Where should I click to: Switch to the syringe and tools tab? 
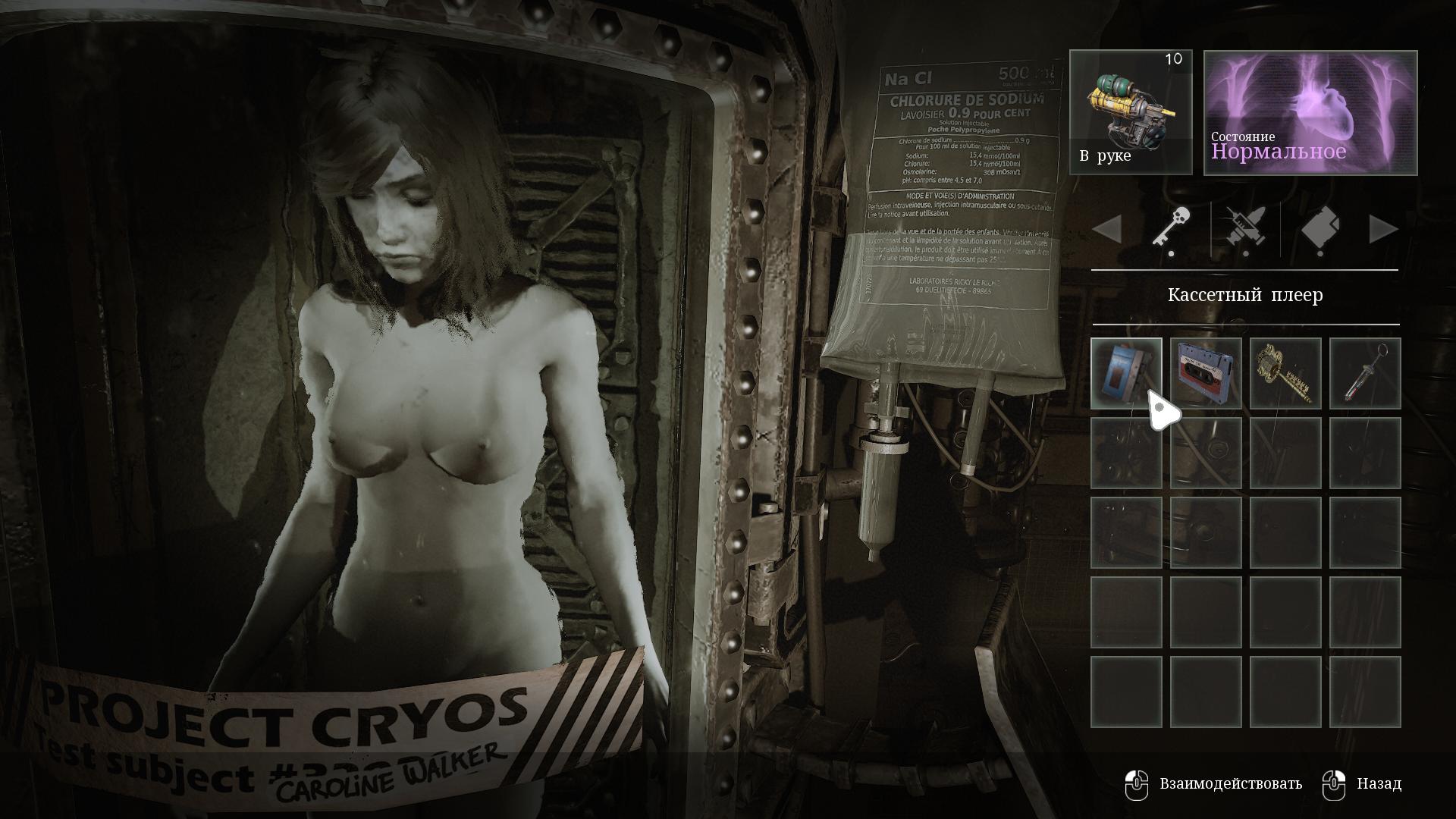click(1245, 227)
